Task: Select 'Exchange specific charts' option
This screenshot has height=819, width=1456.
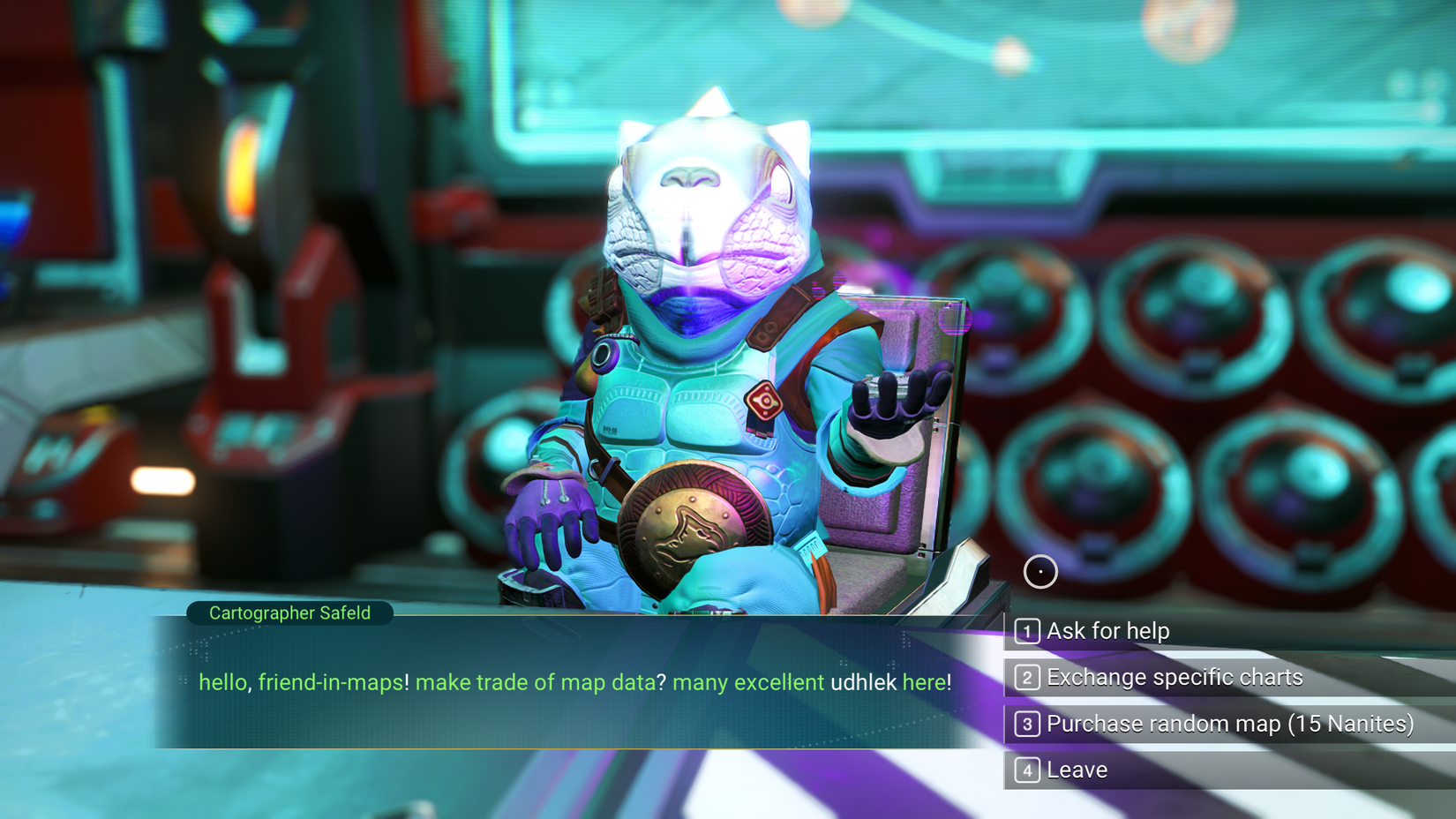Action: click(x=1174, y=677)
